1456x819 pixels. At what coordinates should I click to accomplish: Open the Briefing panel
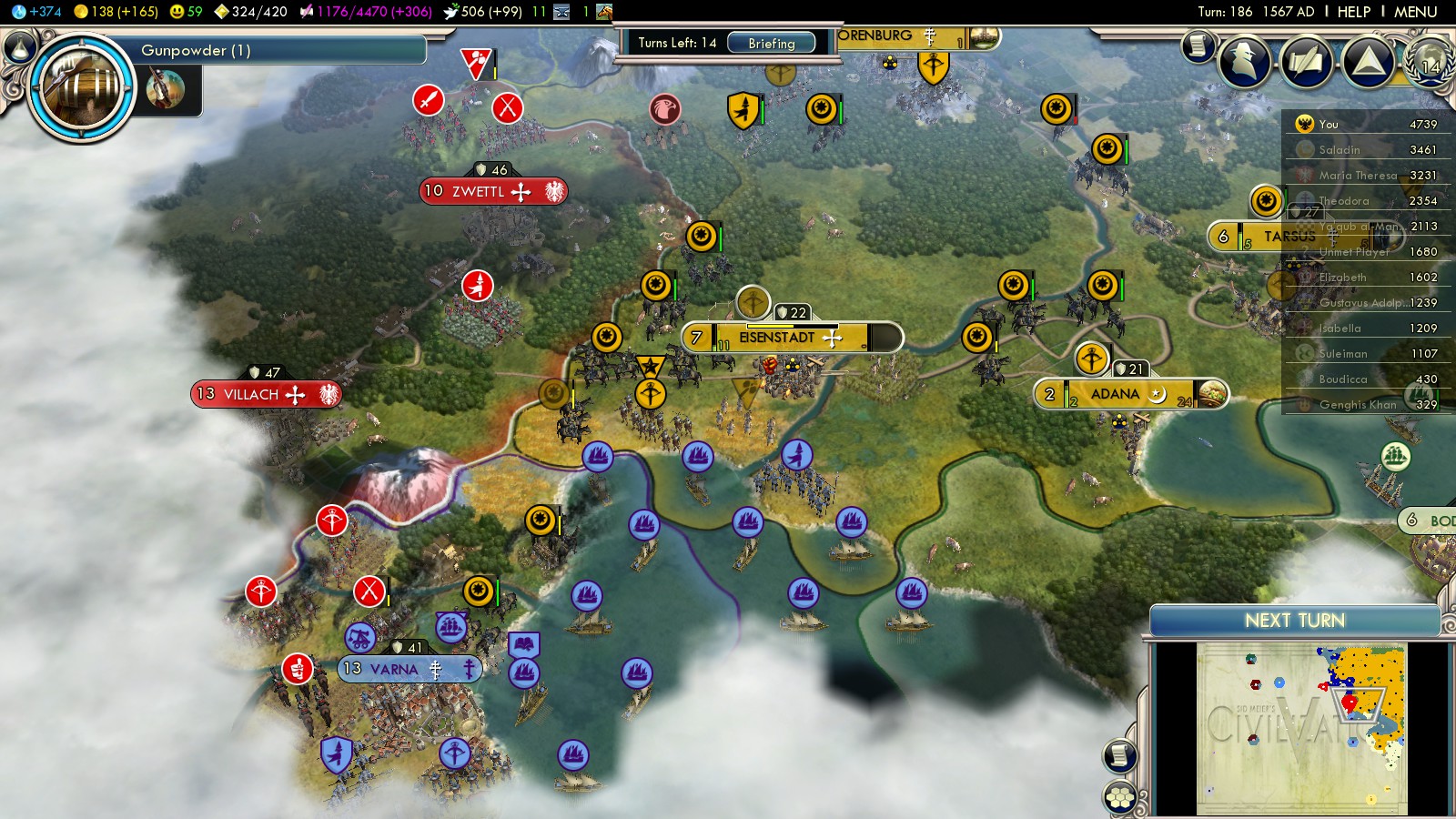[x=771, y=43]
